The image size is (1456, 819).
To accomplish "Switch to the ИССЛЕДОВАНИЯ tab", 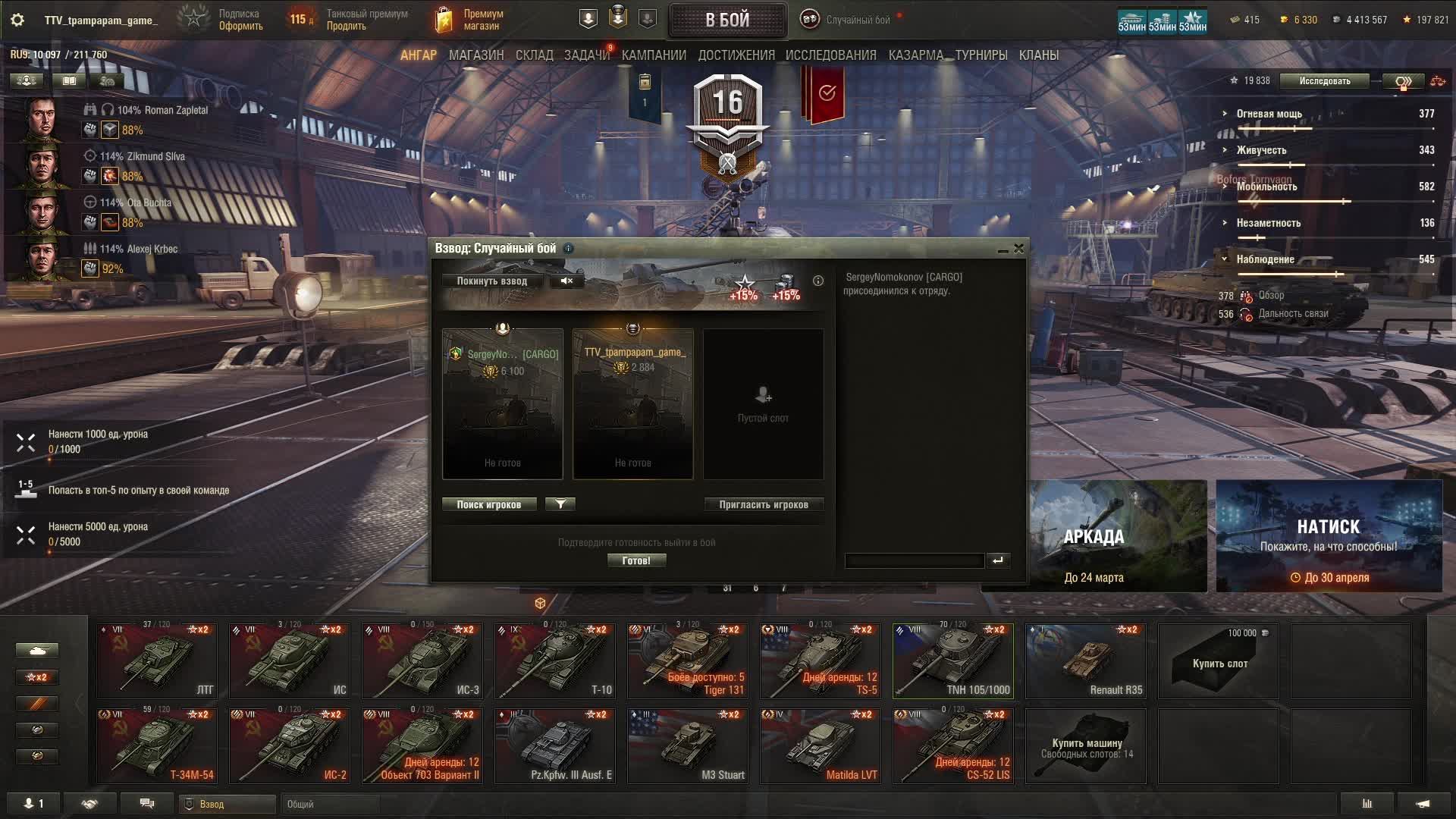I will click(830, 55).
